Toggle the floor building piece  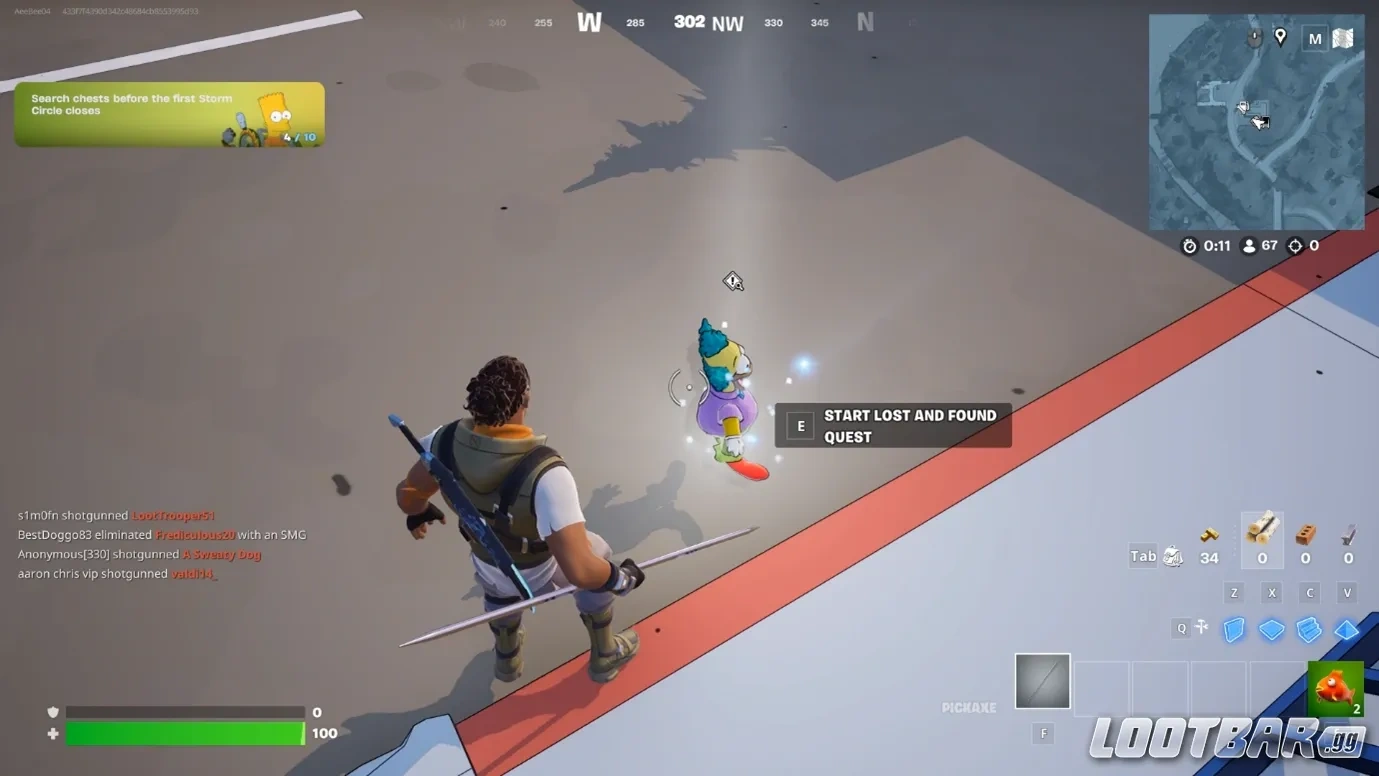pyautogui.click(x=1272, y=630)
